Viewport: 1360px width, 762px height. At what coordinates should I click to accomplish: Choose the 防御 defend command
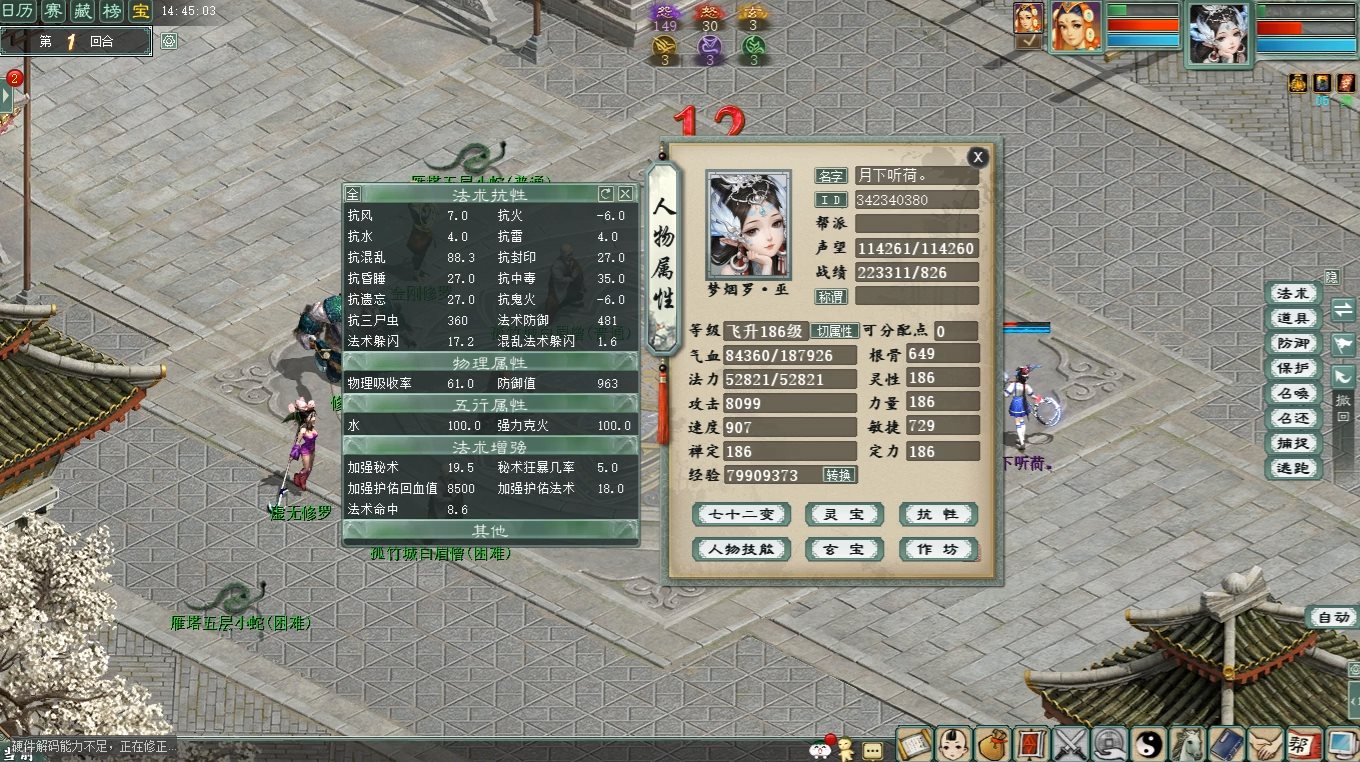[x=1292, y=344]
